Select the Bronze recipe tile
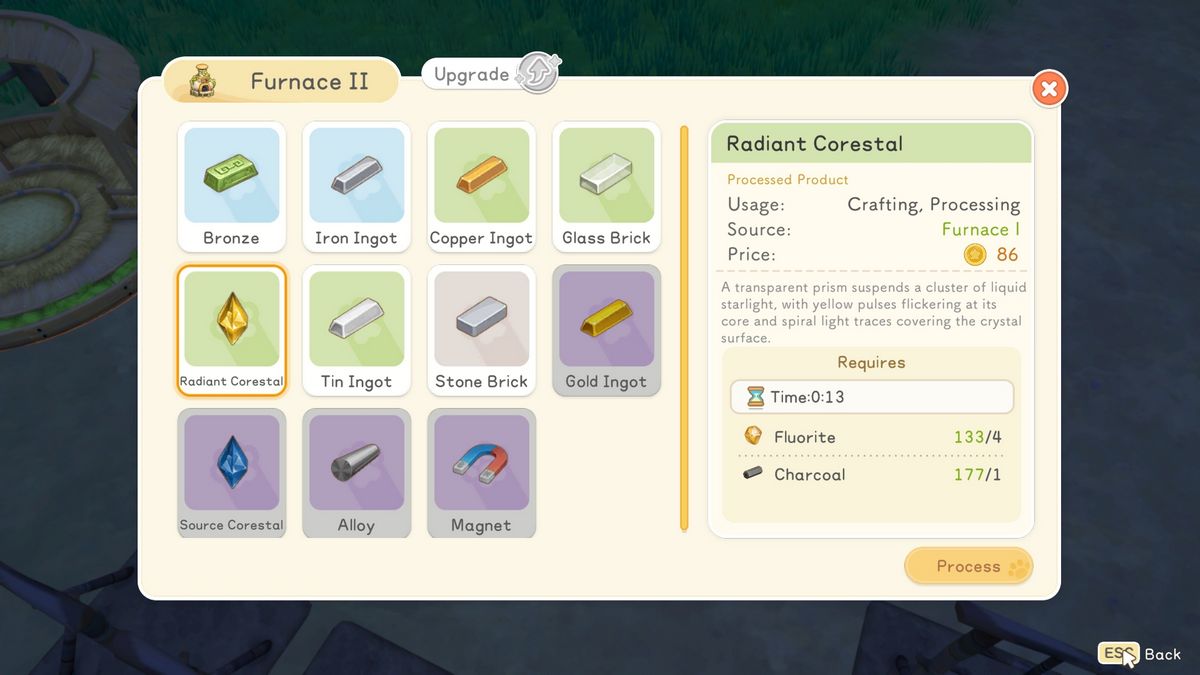Viewport: 1200px width, 675px height. (x=231, y=187)
